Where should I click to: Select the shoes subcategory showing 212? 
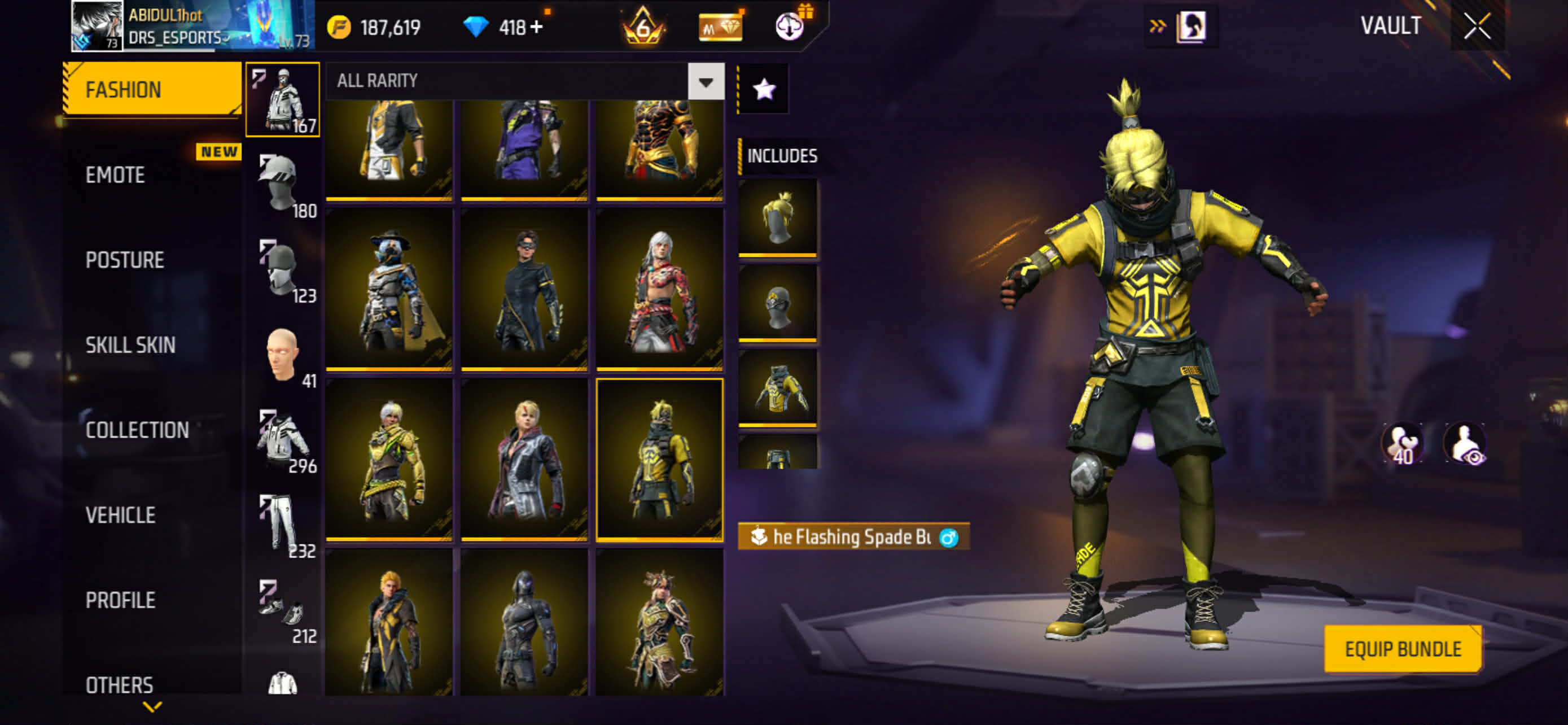[281, 610]
